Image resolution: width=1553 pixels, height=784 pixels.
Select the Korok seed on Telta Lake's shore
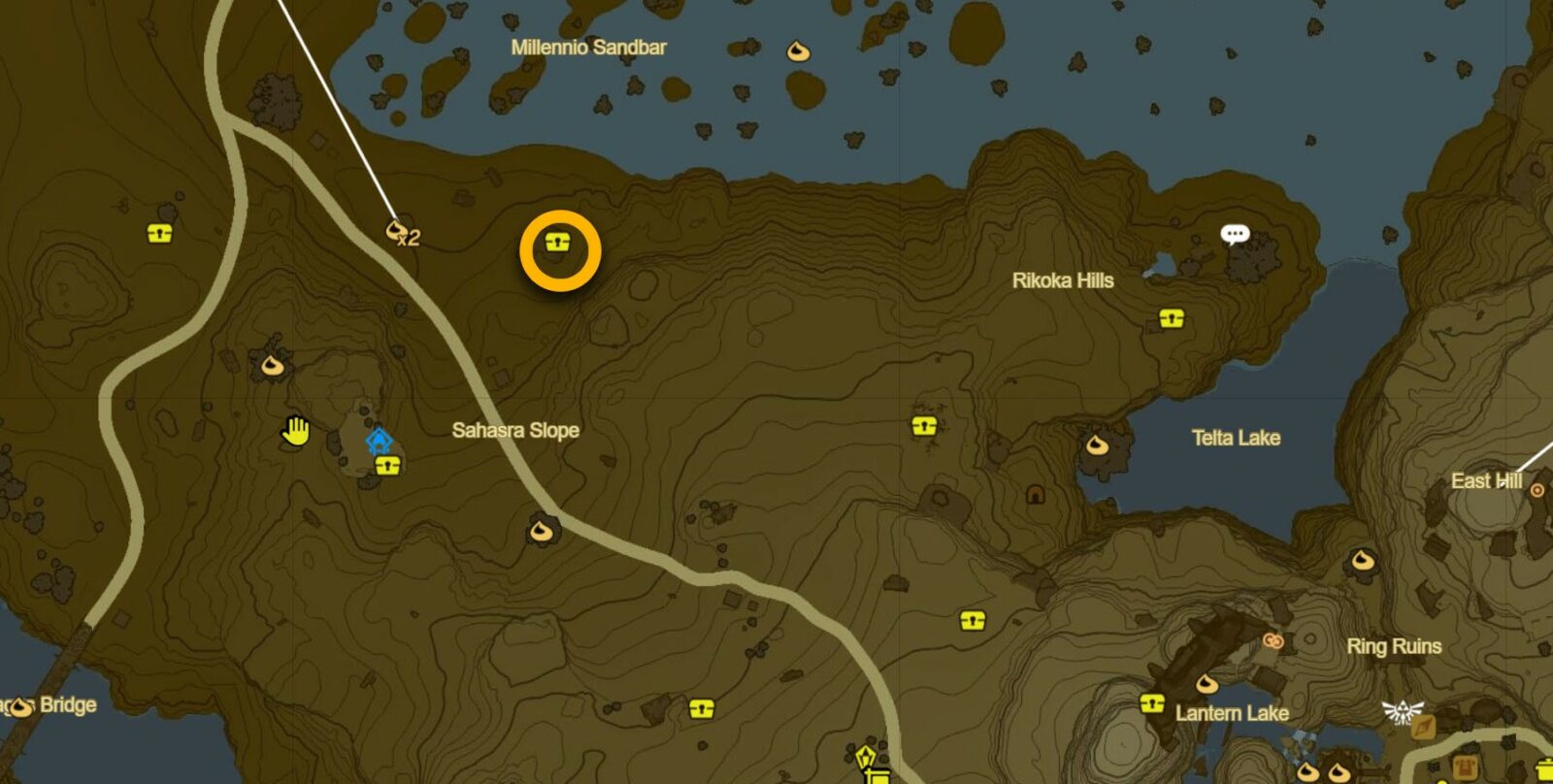[1097, 445]
